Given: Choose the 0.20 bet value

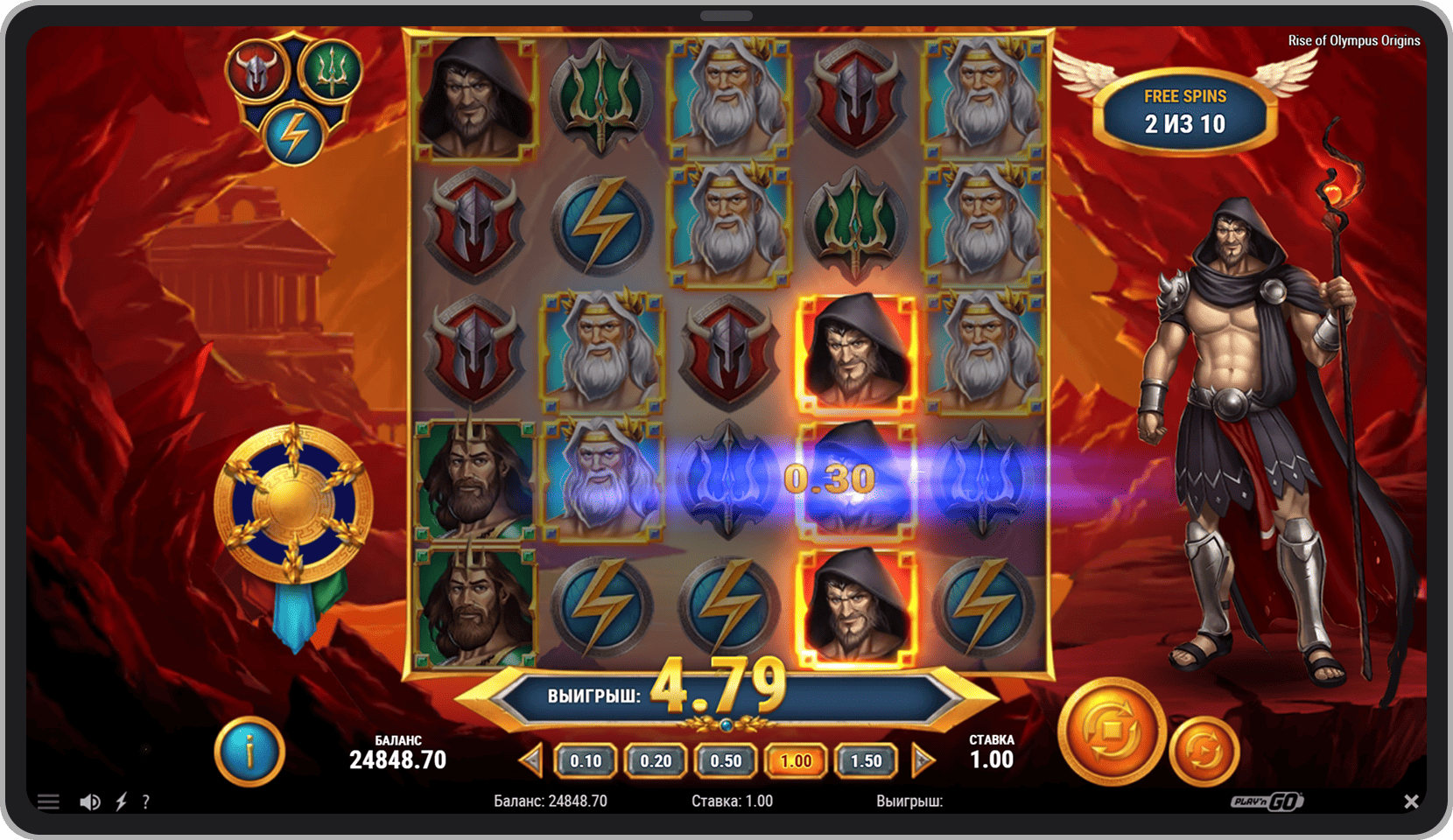Looking at the screenshot, I should point(656,761).
